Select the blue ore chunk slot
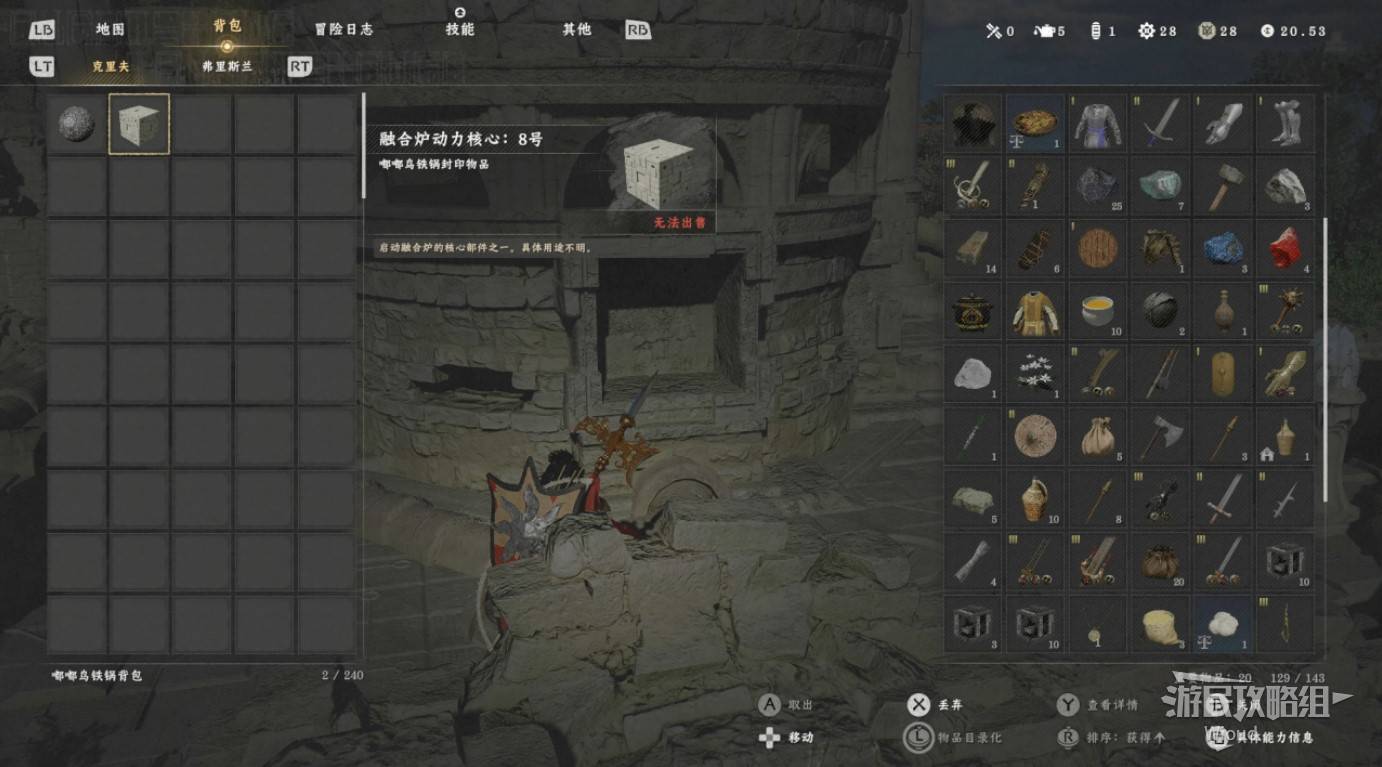This screenshot has height=767, width=1382. (1222, 249)
